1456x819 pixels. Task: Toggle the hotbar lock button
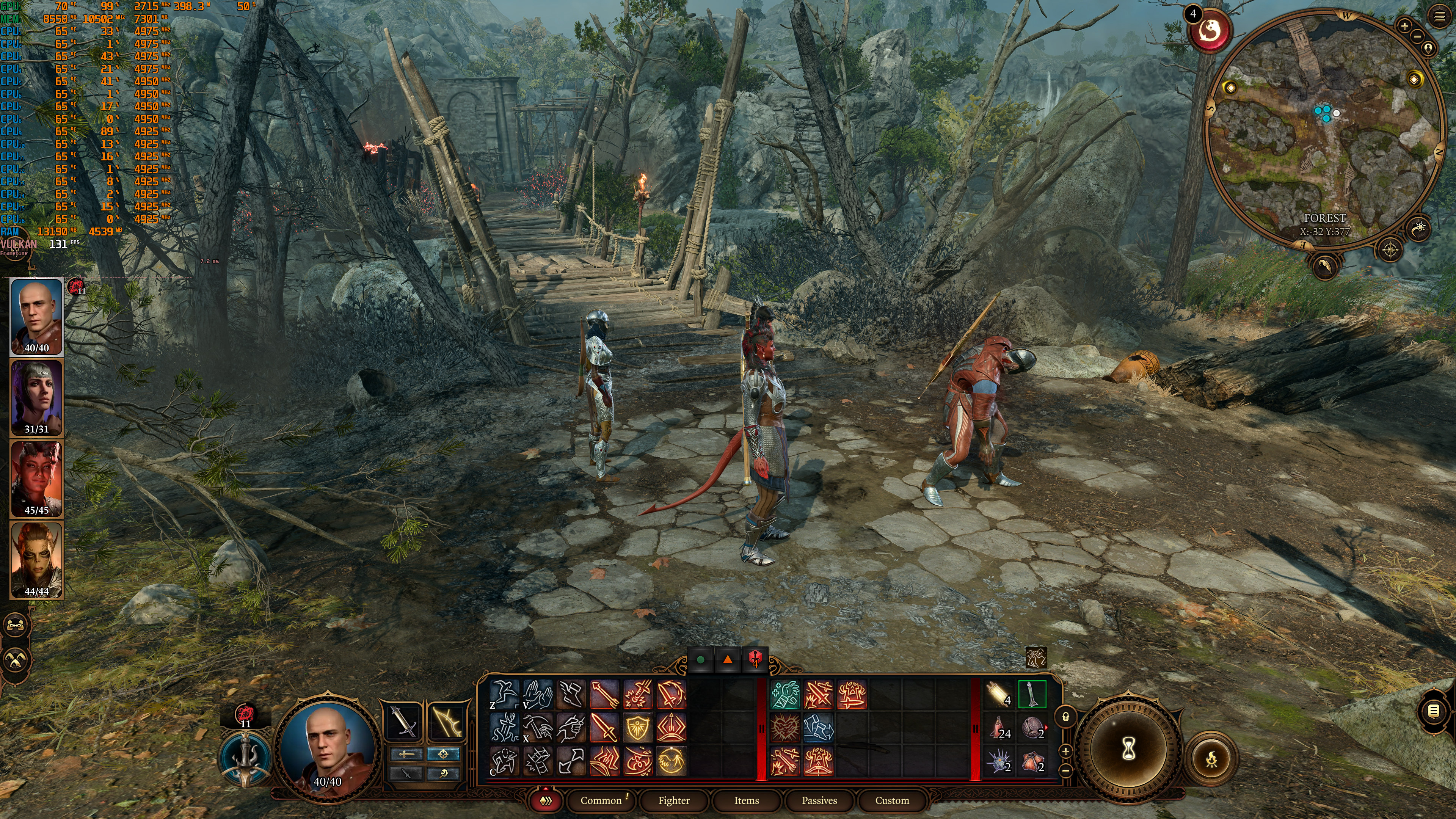(x=1065, y=717)
